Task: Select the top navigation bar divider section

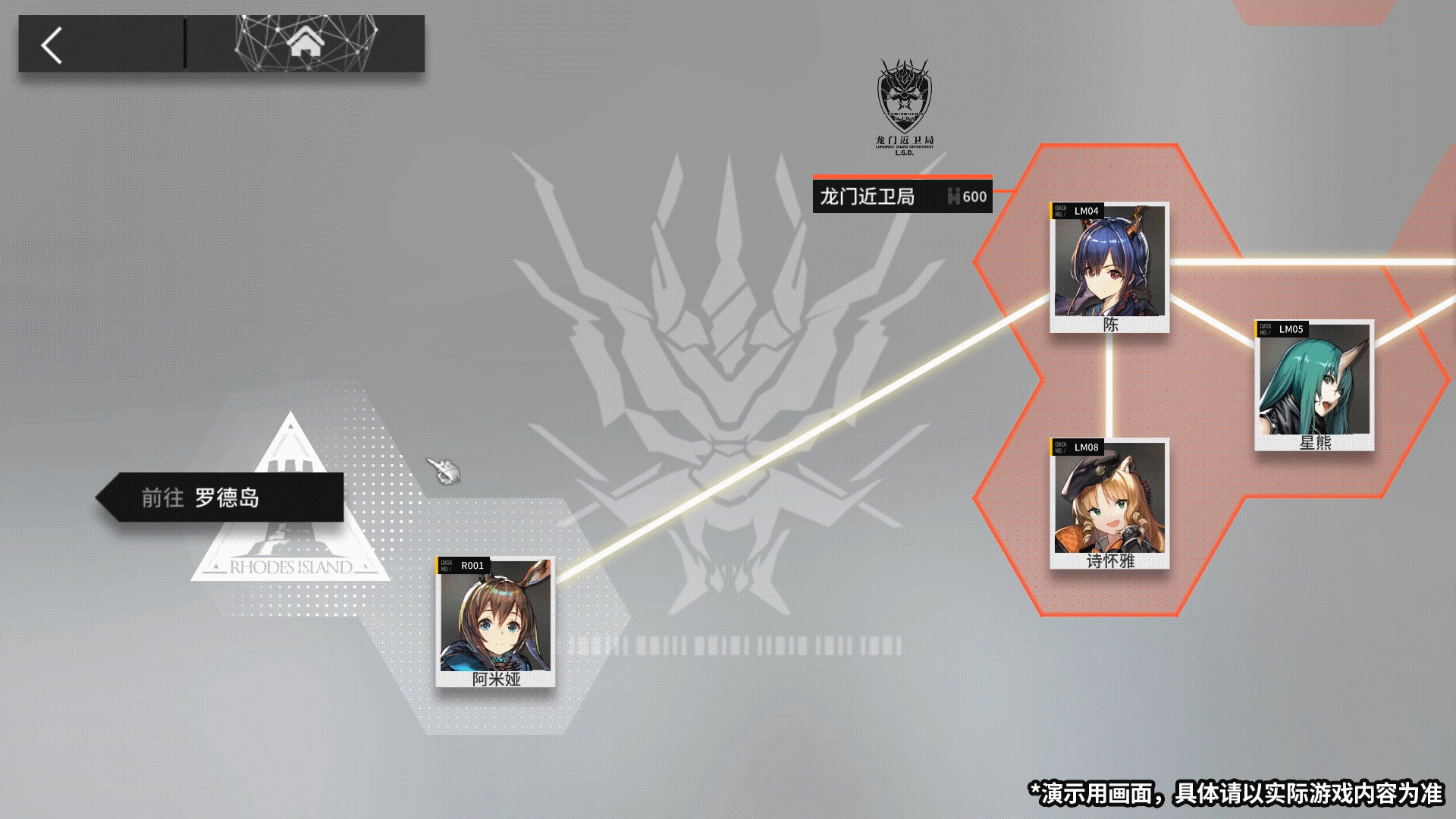Action: pos(184,42)
